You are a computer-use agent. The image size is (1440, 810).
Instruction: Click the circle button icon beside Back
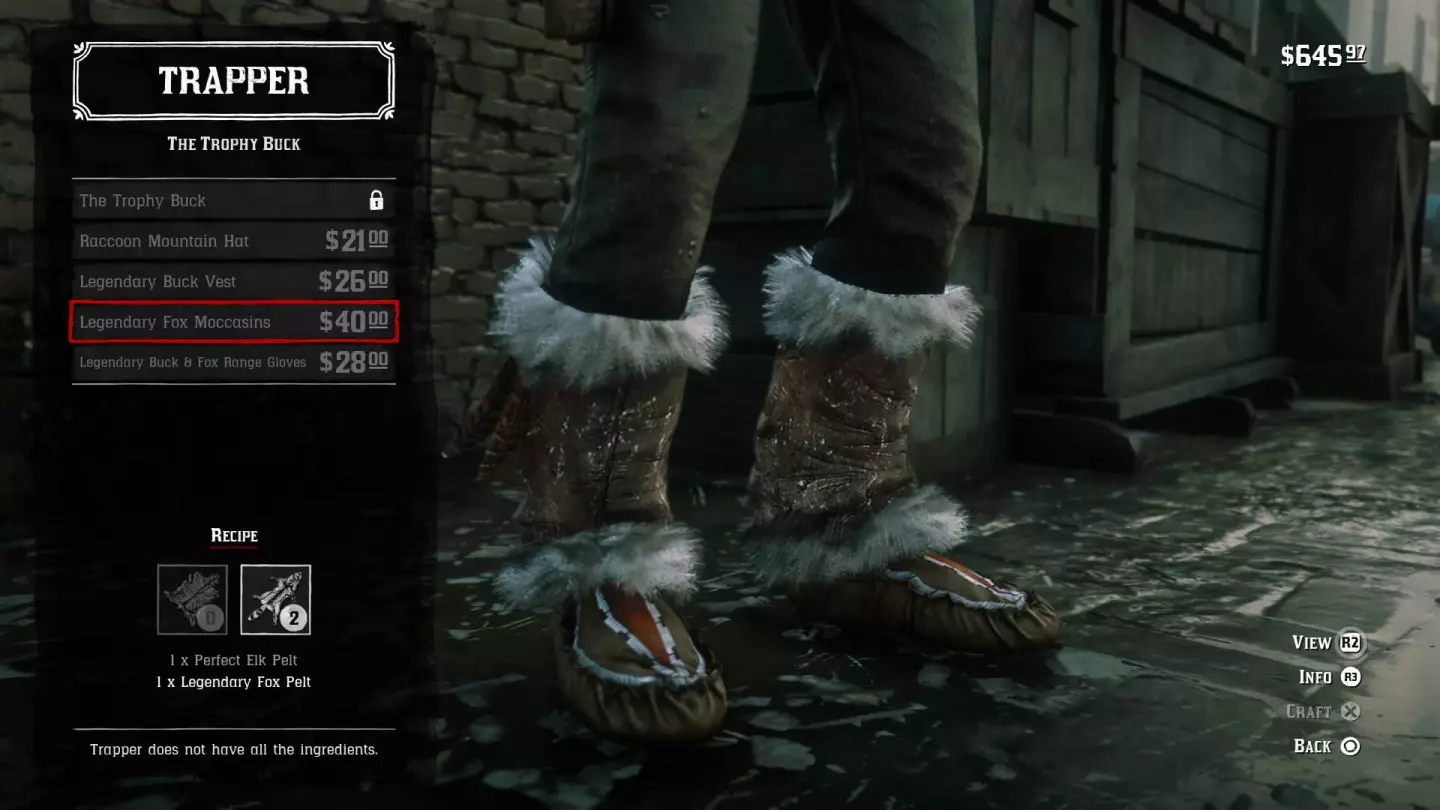pos(1351,746)
